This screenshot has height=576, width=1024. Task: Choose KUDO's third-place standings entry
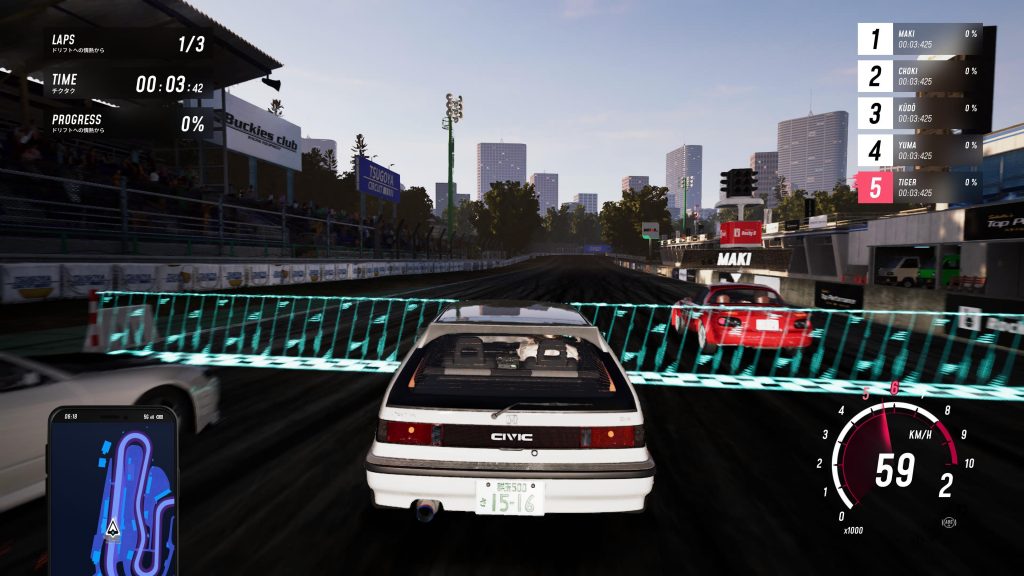tap(920, 113)
